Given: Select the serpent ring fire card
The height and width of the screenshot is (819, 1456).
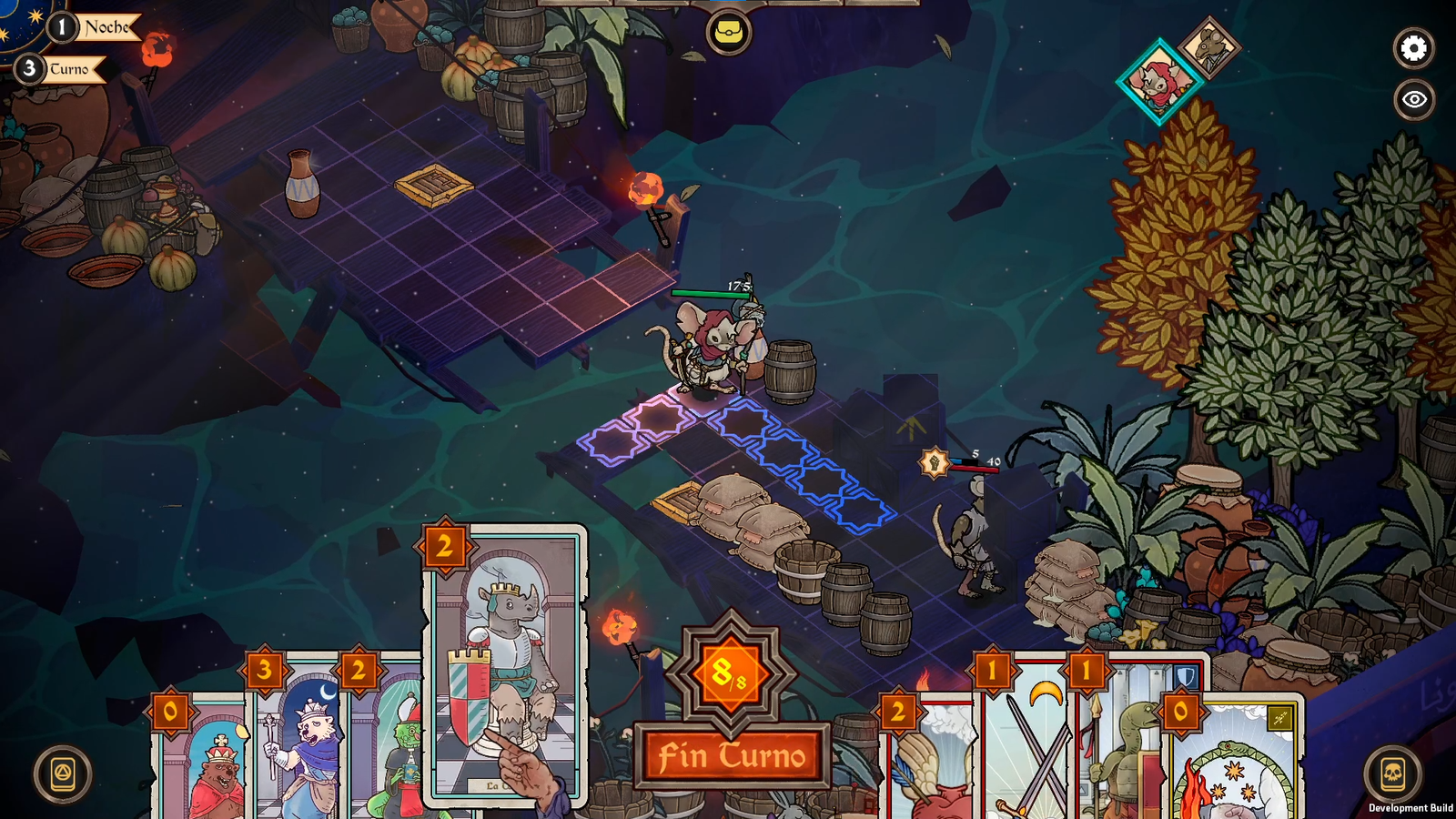Looking at the screenshot, I should (x=1238, y=764).
